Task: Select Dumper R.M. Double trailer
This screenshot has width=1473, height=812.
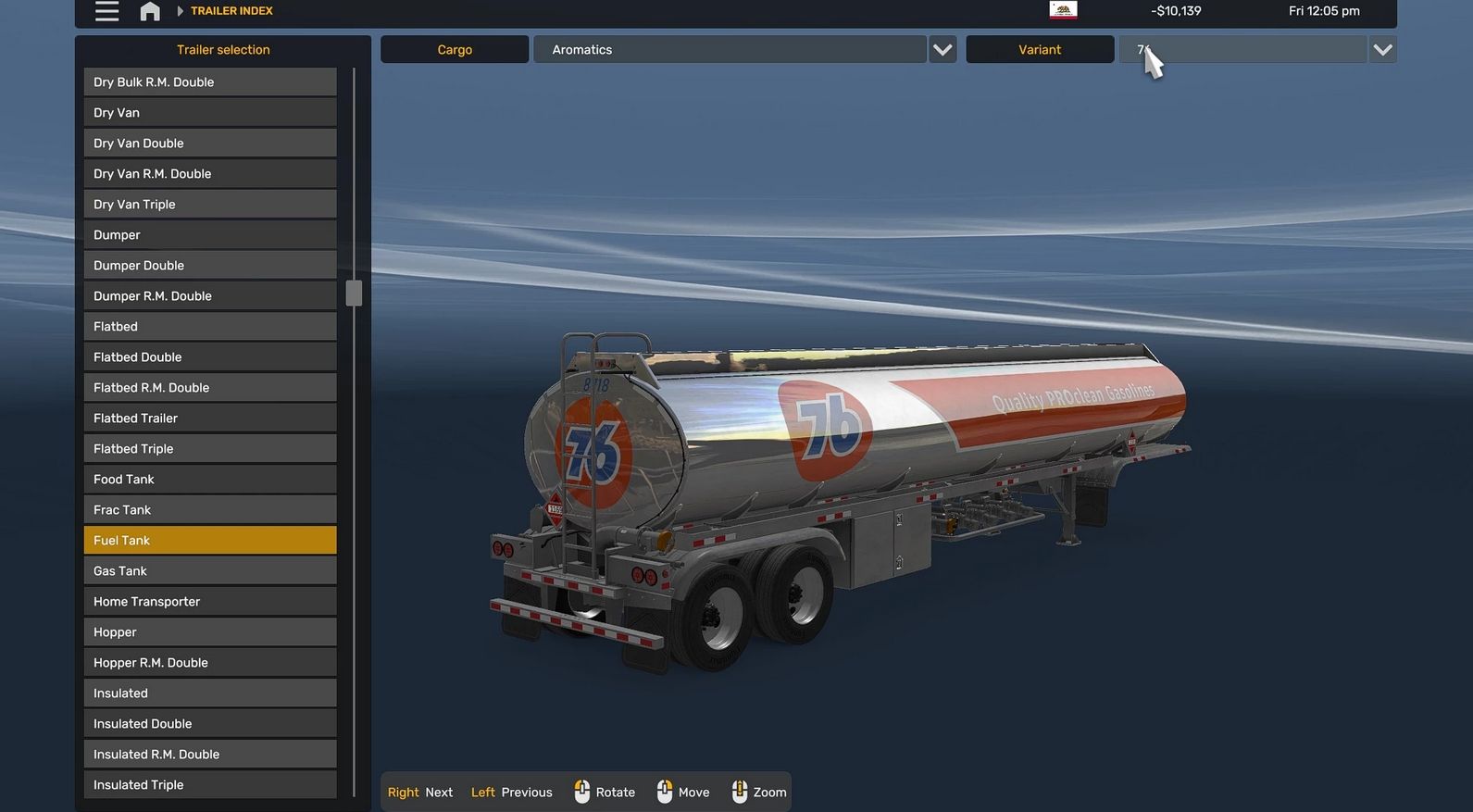Action: coord(210,296)
